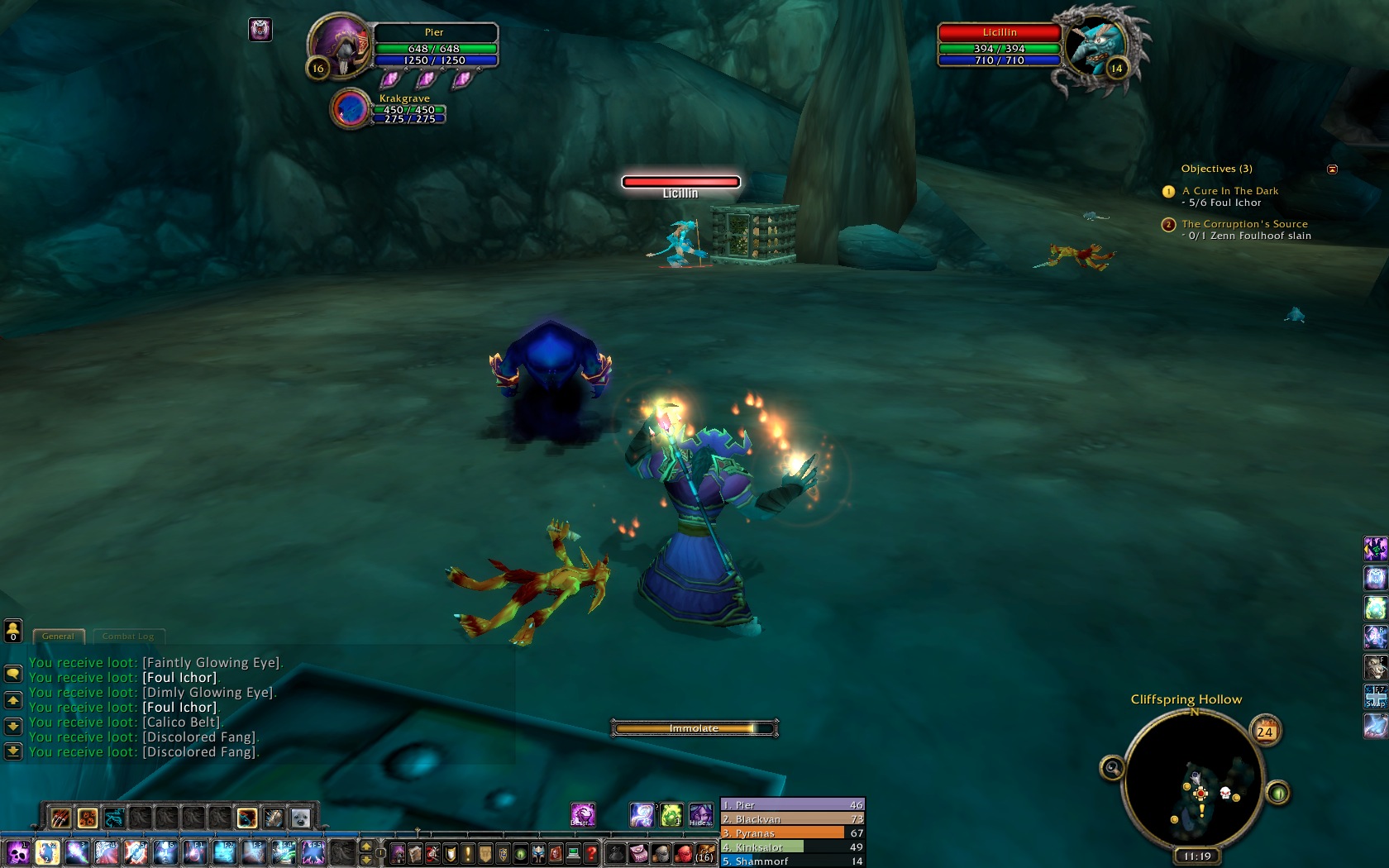Click the minimap magnifying glass tracking button
The width and height of the screenshot is (1389, 868).
pos(1112,769)
